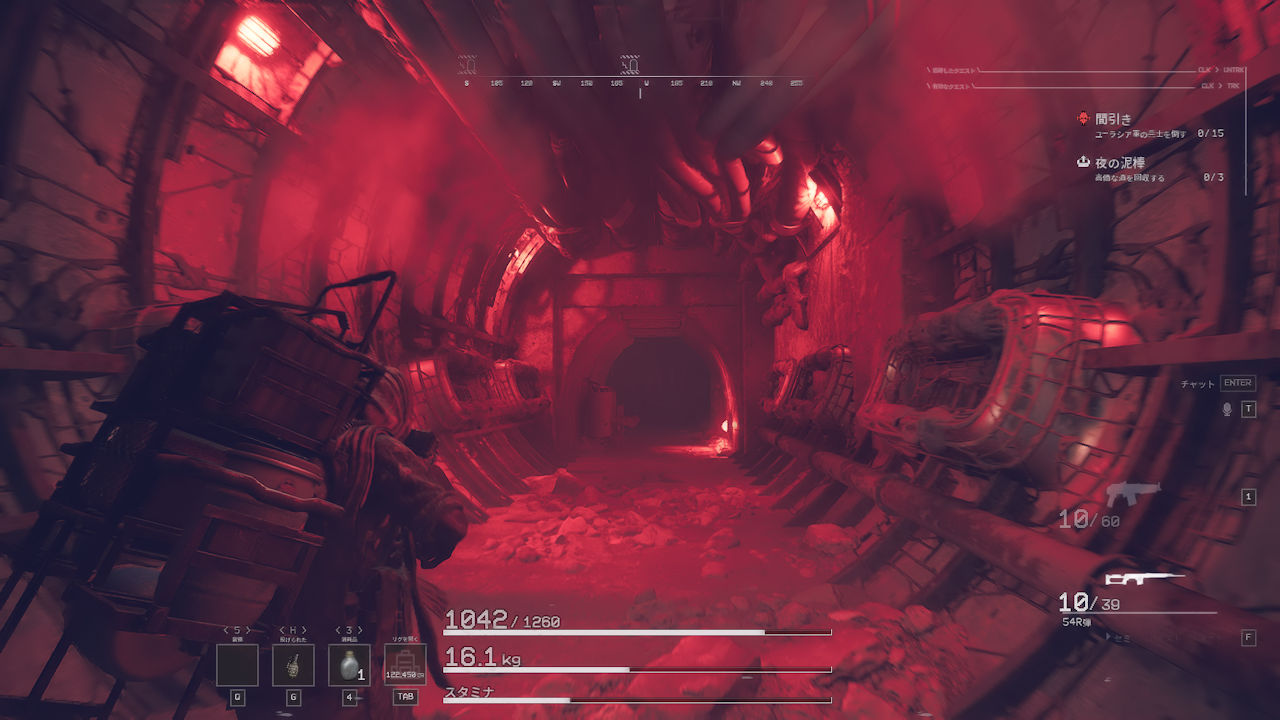1280x720 pixels.
Task: Select the grenade throwable slot
Action: click(x=293, y=665)
